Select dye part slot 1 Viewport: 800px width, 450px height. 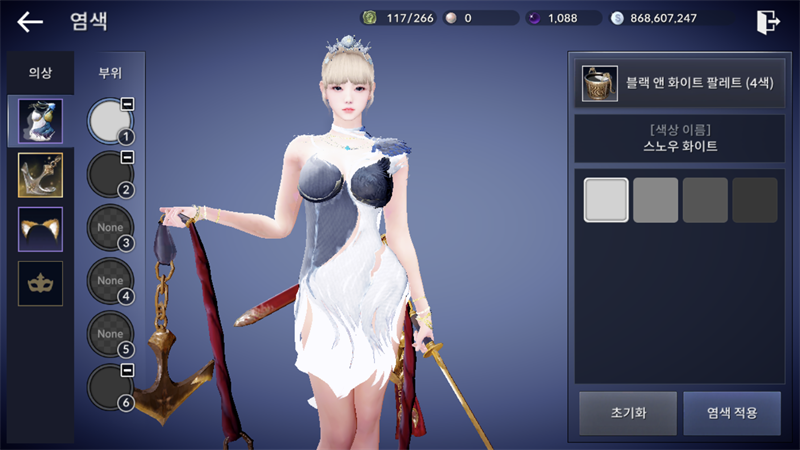coord(110,121)
